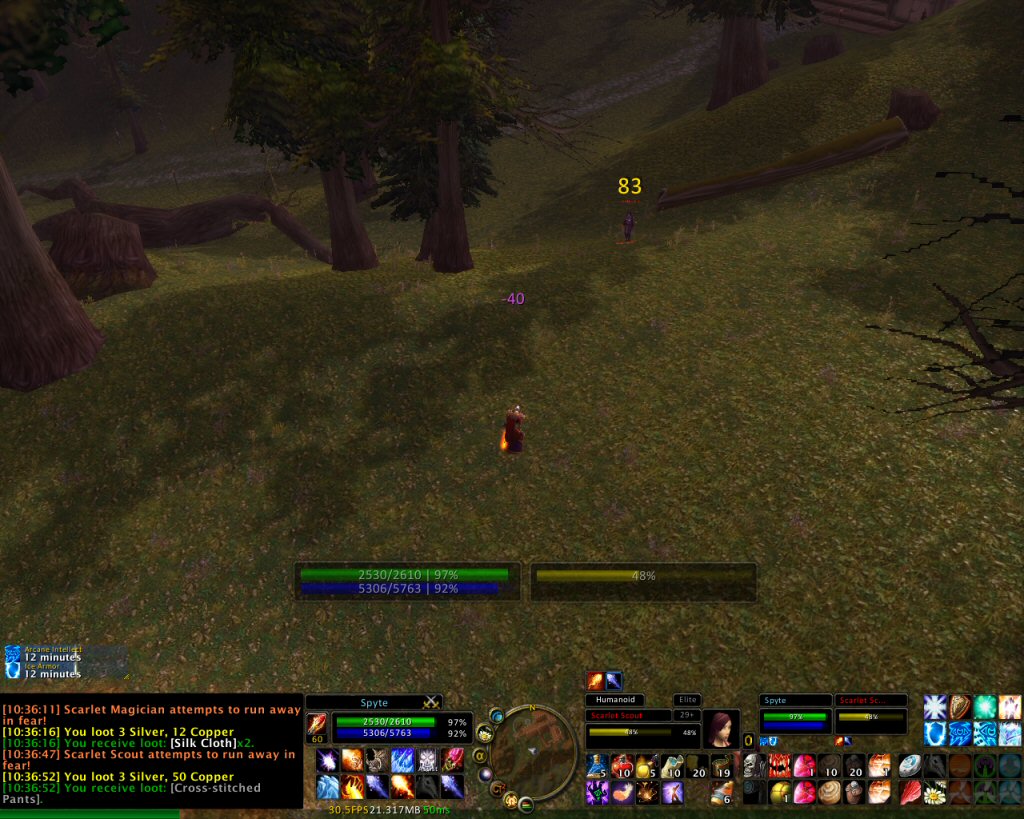Click the Scarlet Scout target portrait

[x=720, y=730]
